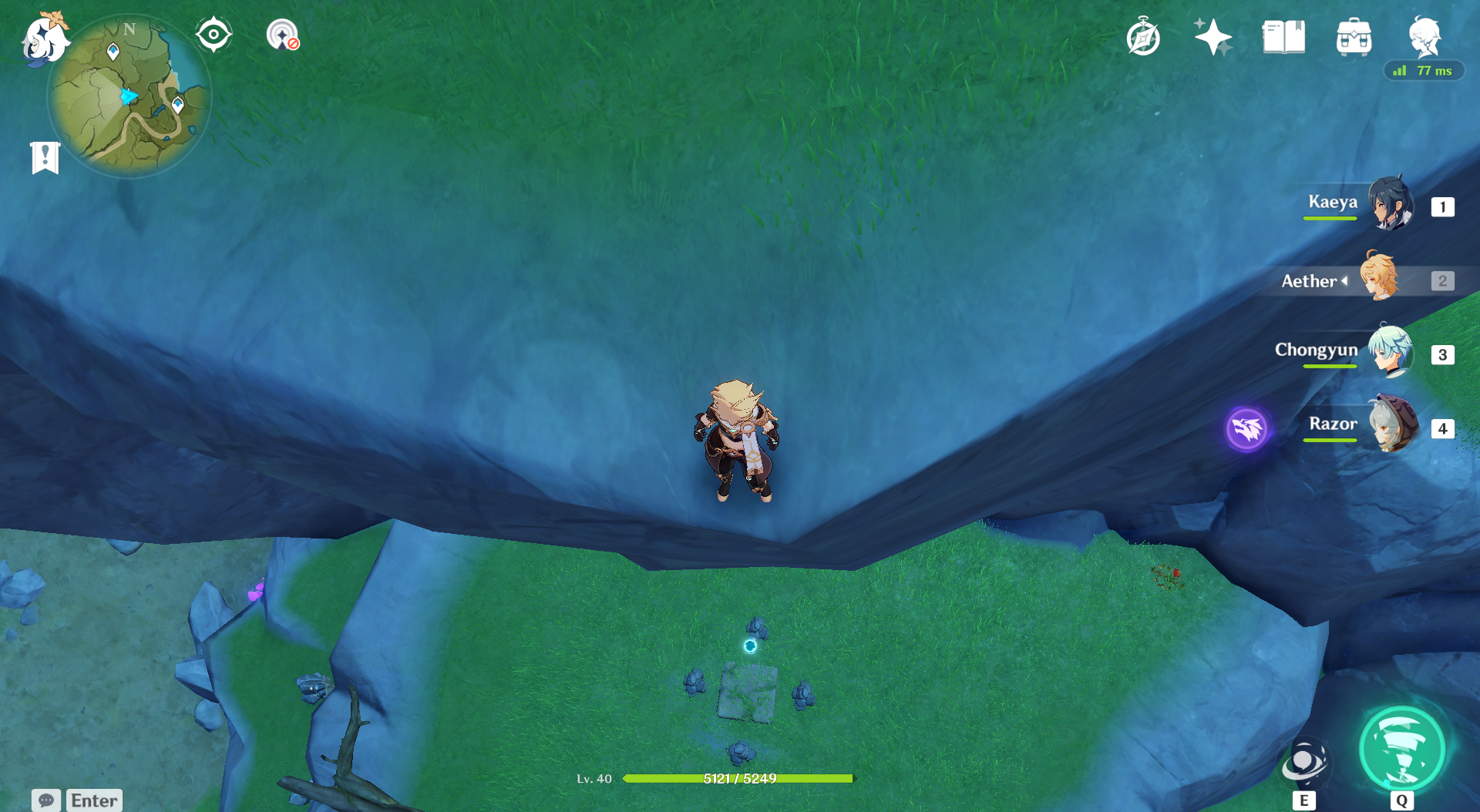Unleash the green Elemental Burst
Image resolution: width=1480 pixels, height=812 pixels.
1402,749
